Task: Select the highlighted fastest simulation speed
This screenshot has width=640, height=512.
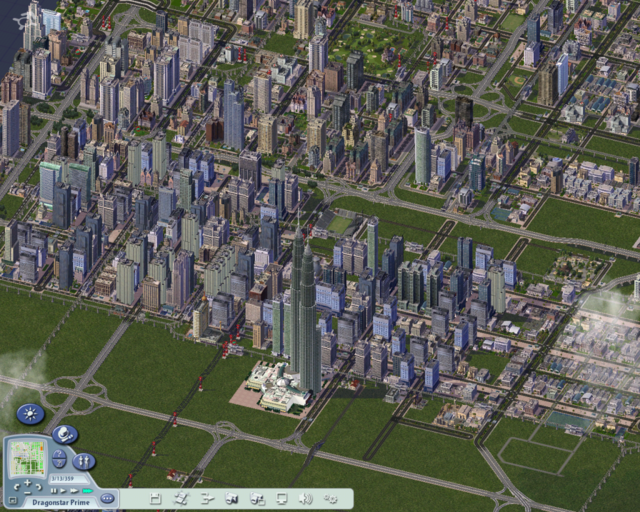Action: pyautogui.click(x=87, y=490)
